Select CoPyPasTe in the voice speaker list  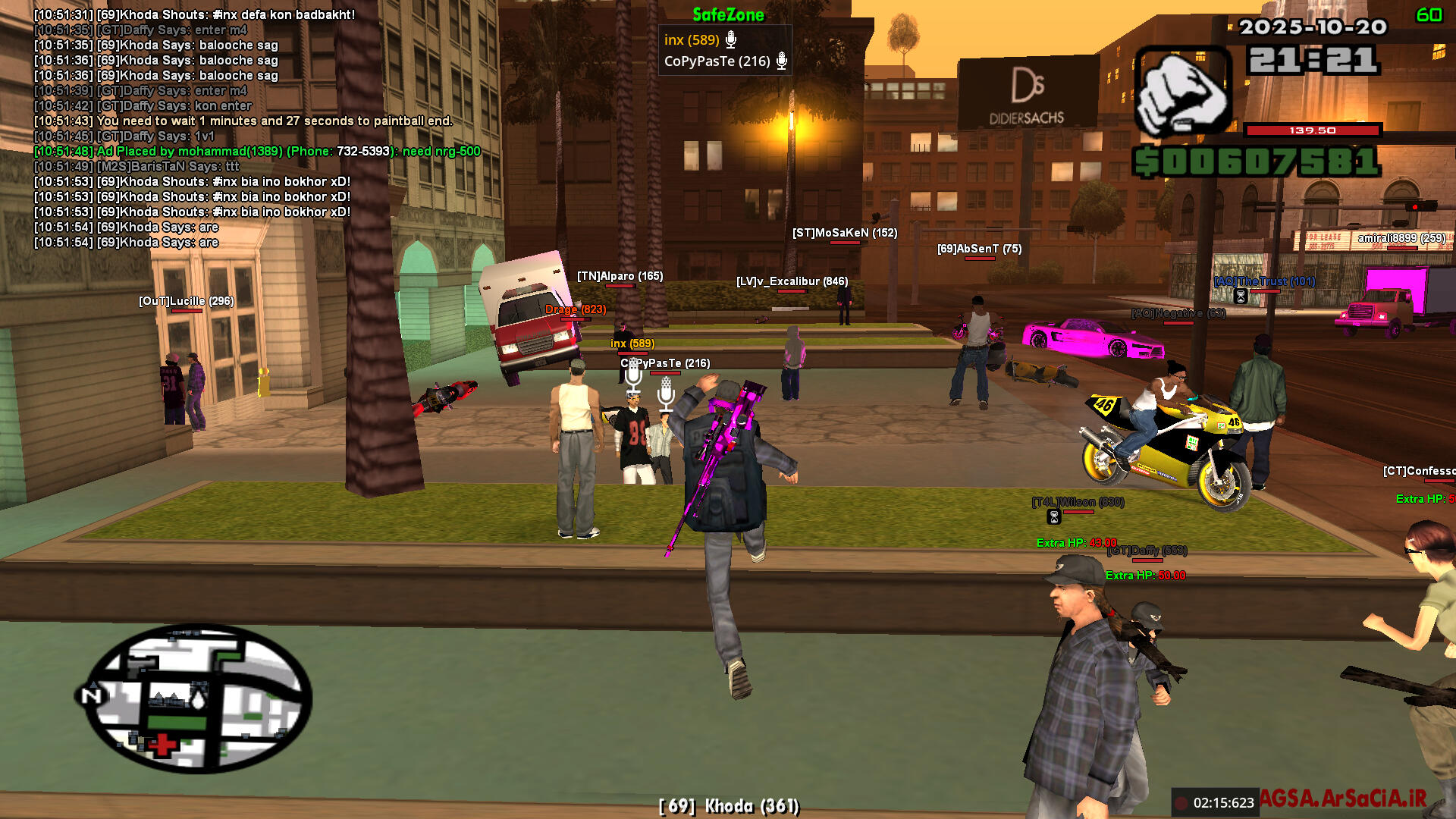(x=717, y=61)
